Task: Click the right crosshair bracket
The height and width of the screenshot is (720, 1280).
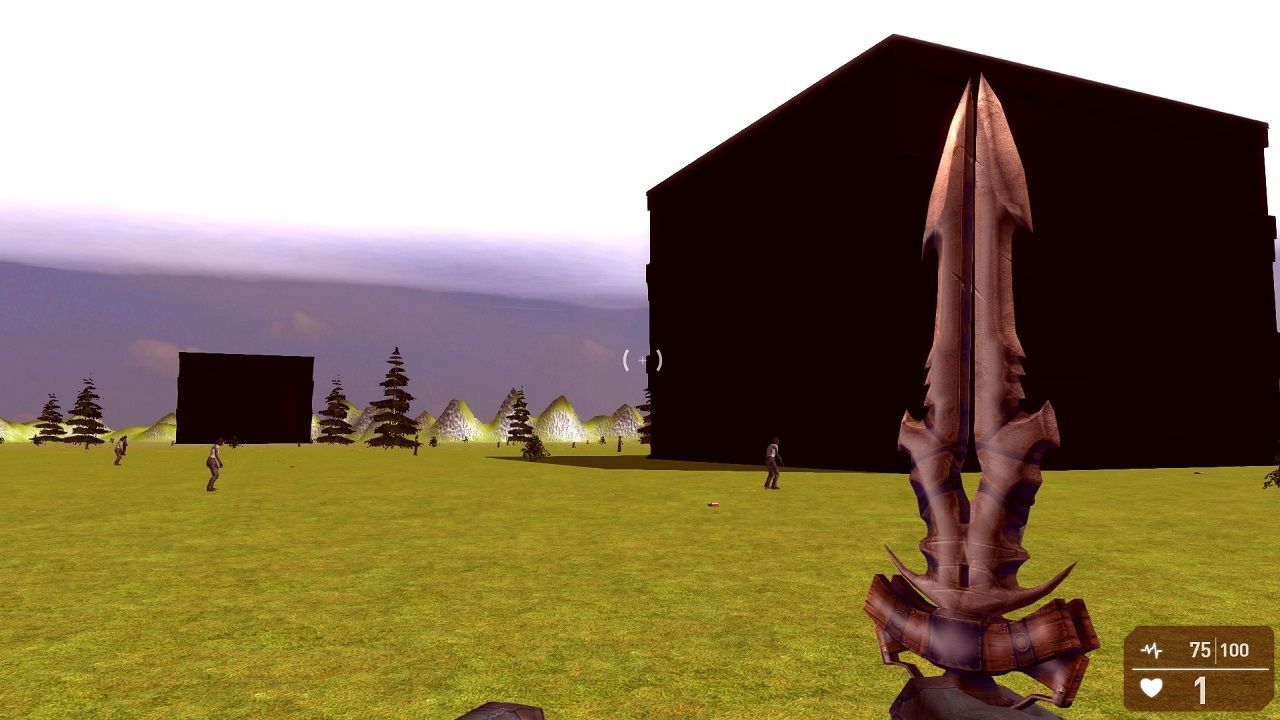Action: (659, 361)
